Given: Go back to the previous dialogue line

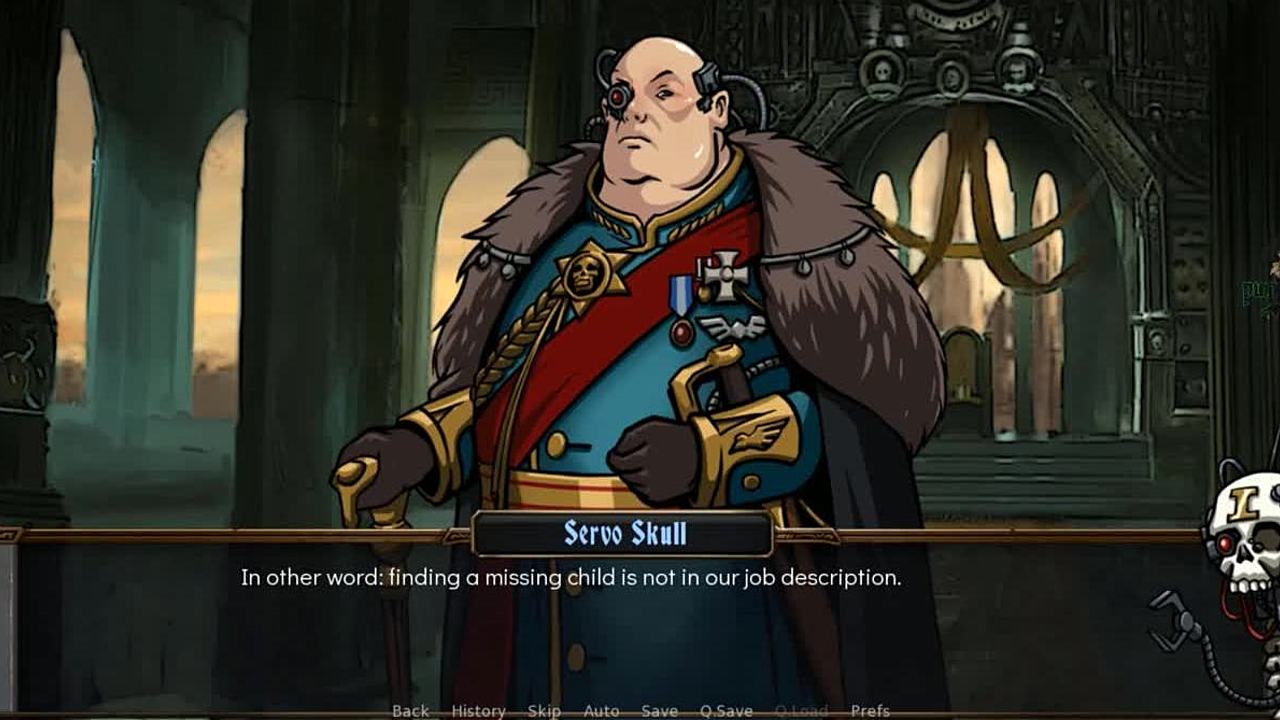Looking at the screenshot, I should point(410,711).
